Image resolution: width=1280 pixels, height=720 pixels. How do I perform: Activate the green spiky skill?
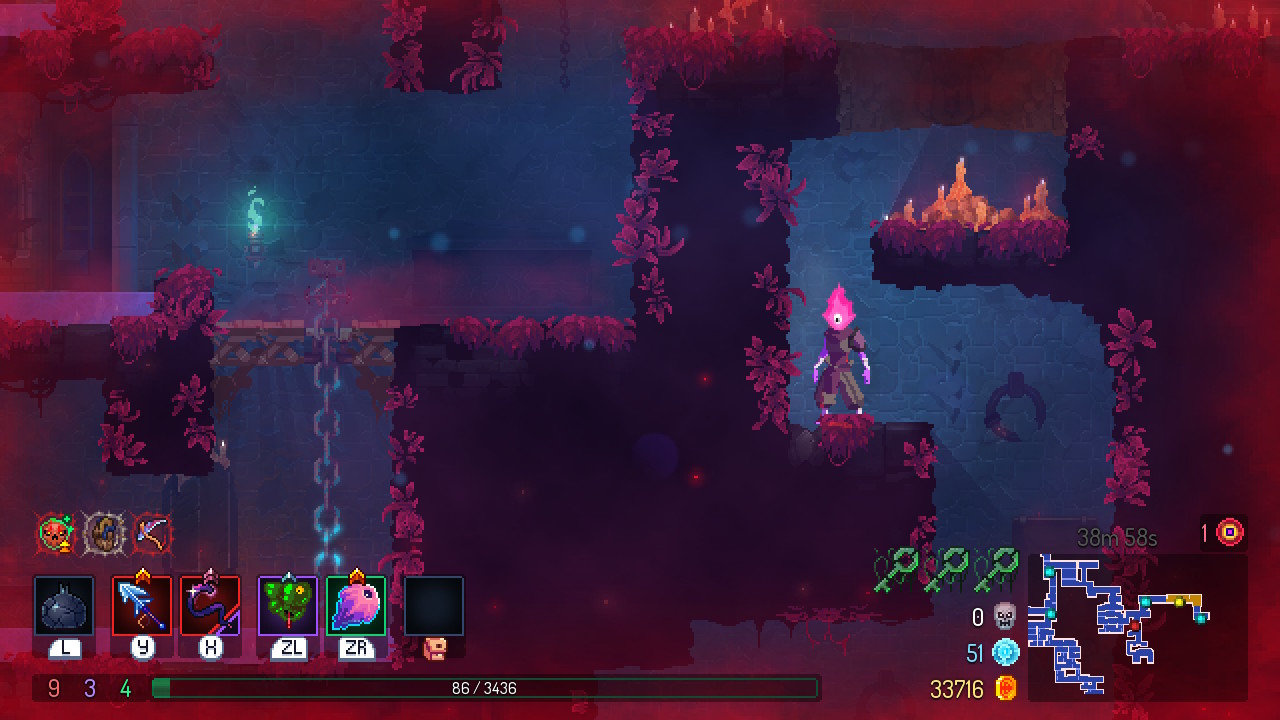click(288, 605)
